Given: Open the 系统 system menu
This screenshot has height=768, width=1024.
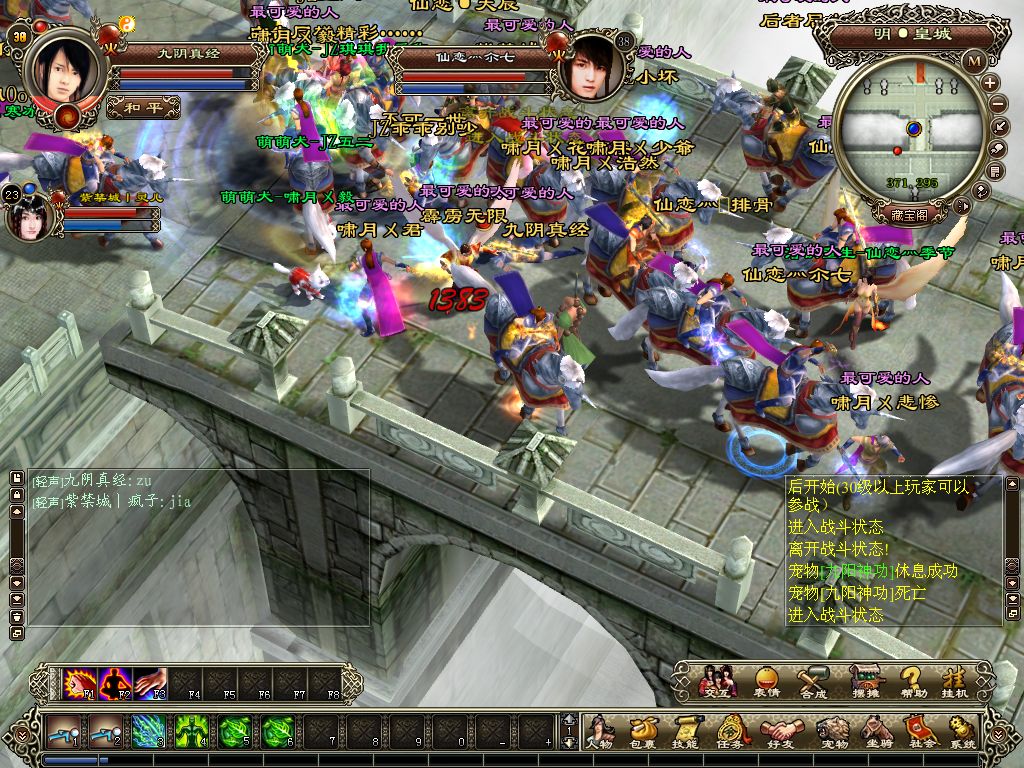Looking at the screenshot, I should 962,731.
